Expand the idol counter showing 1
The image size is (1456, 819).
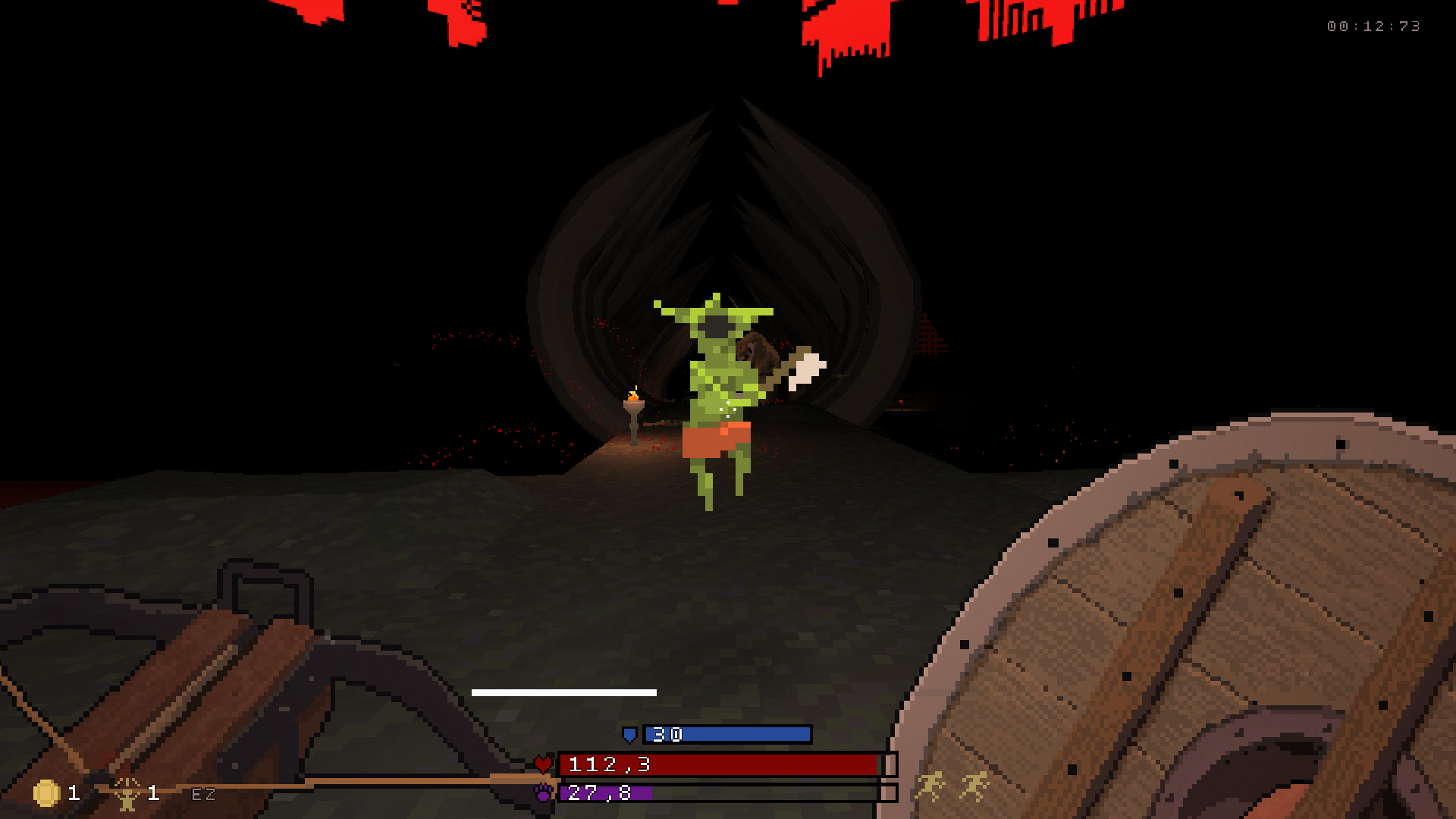coord(154,795)
